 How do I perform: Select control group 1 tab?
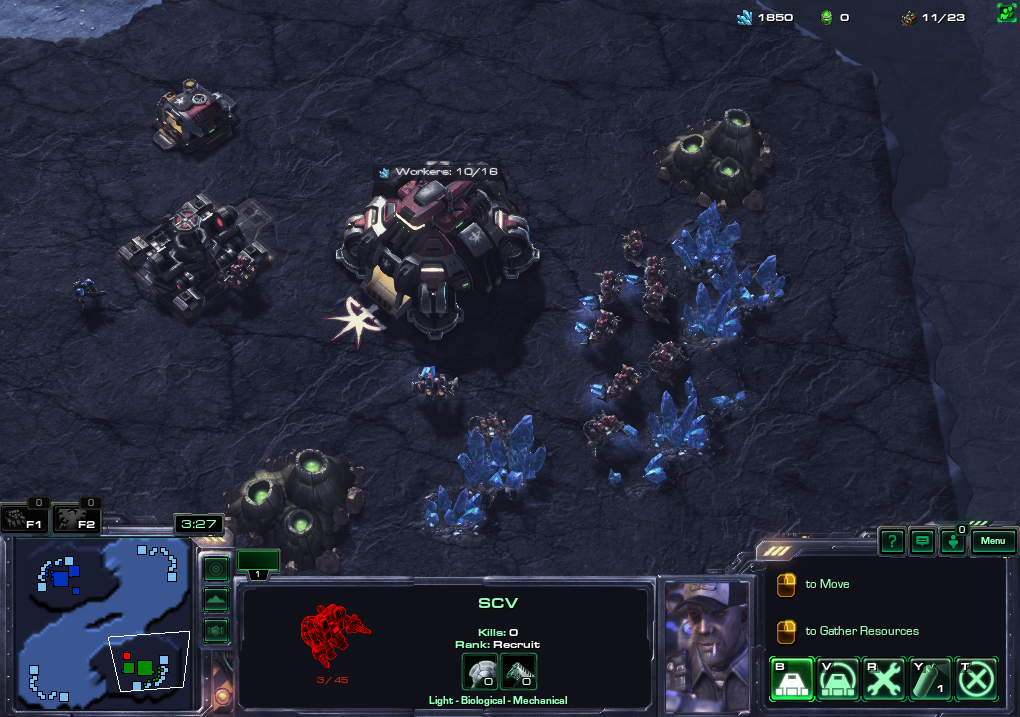tap(258, 563)
